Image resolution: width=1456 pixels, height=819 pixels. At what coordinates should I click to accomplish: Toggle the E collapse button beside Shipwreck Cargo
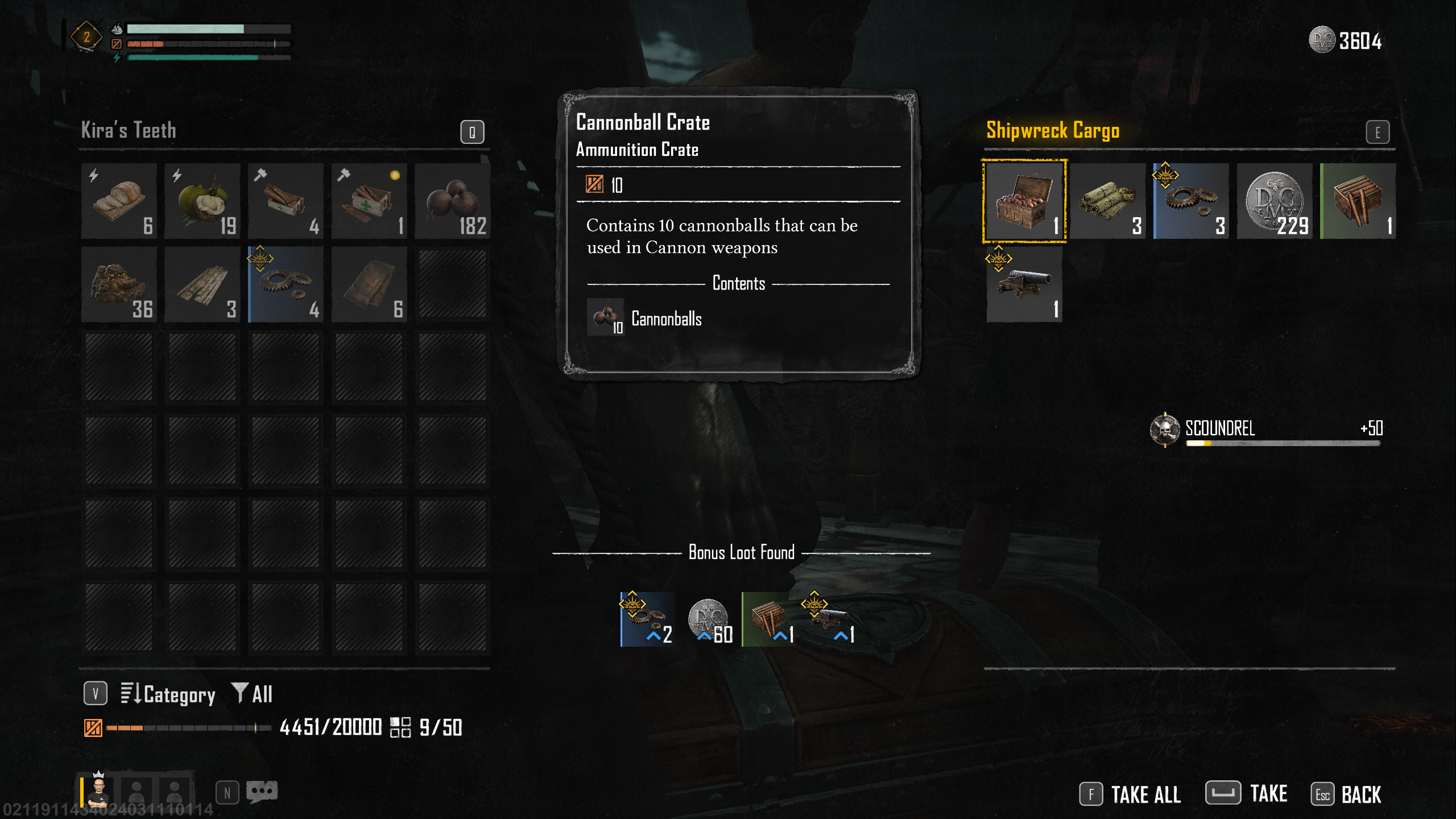point(1378,131)
